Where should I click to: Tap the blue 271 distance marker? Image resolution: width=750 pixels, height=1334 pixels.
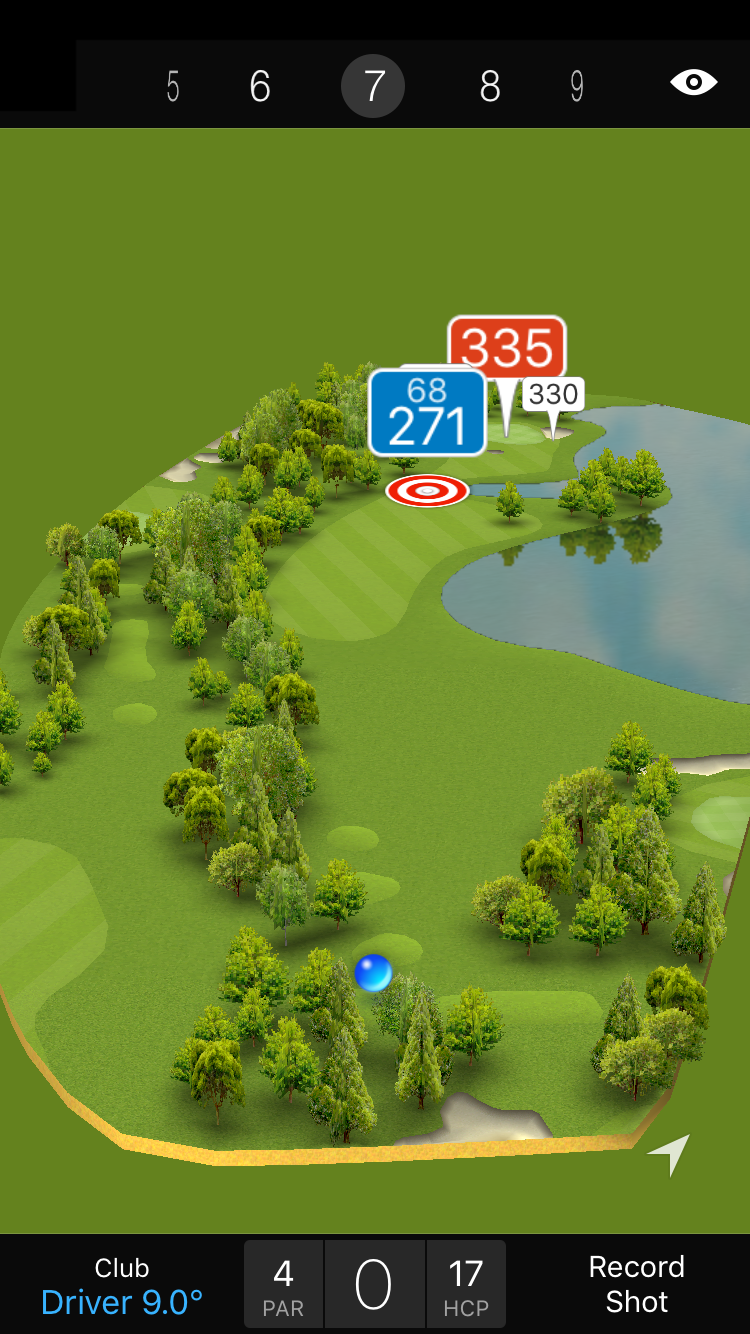click(427, 413)
